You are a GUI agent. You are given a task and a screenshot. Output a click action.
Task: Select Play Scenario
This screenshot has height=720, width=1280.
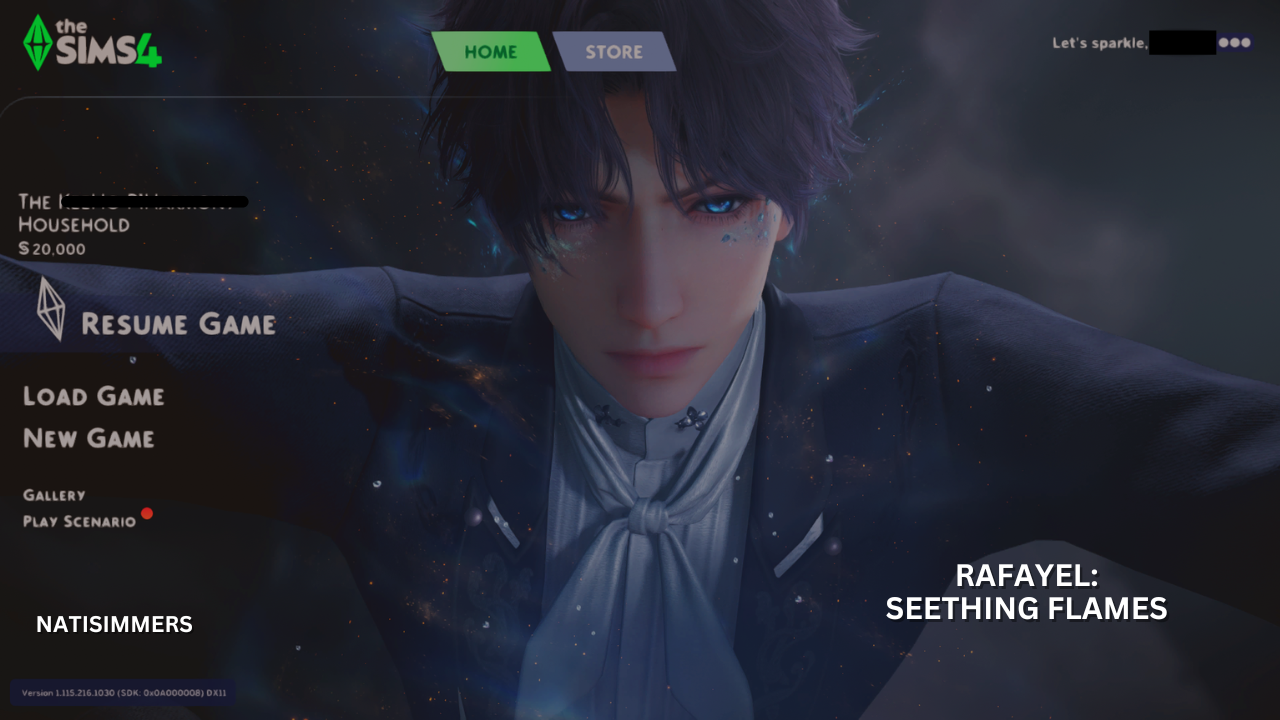coord(81,520)
